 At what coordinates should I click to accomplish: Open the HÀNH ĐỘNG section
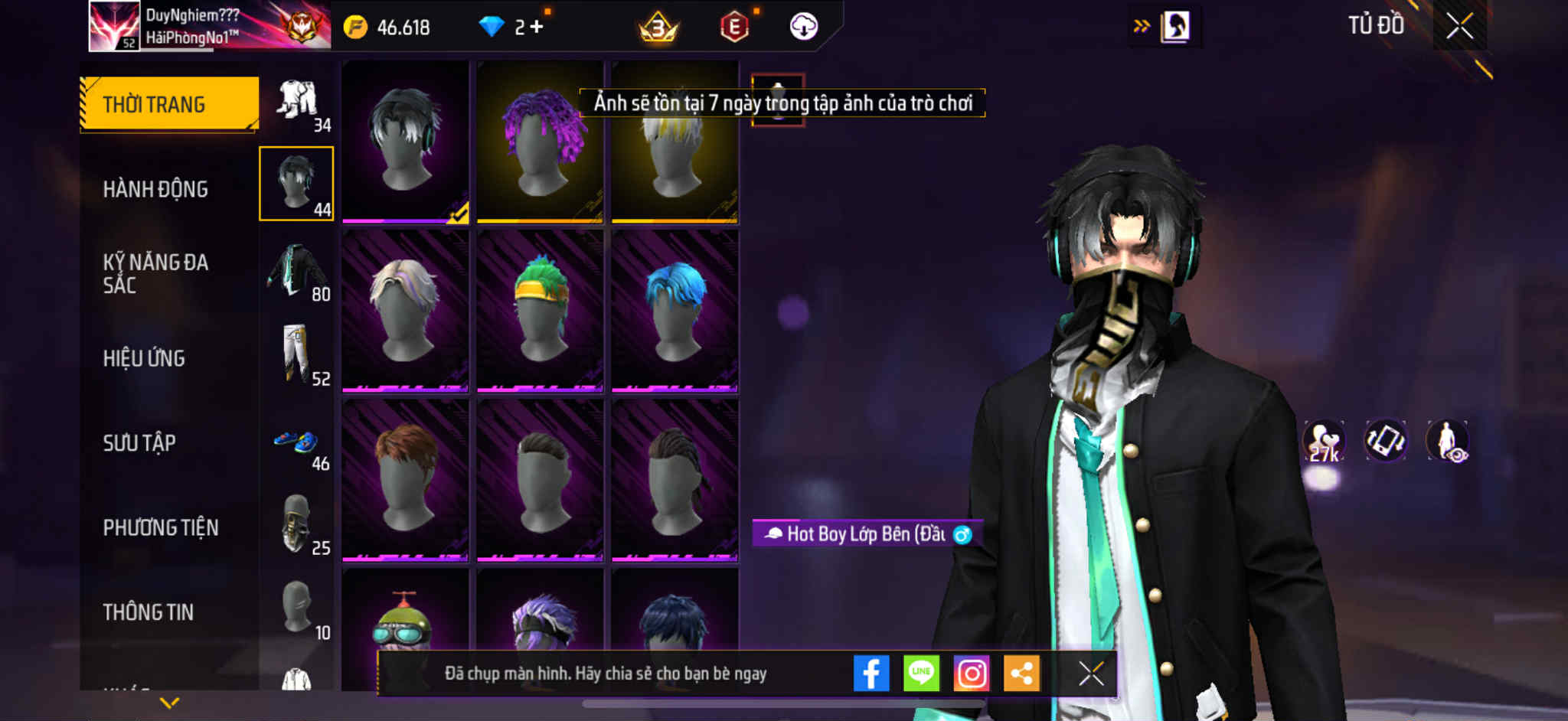155,189
